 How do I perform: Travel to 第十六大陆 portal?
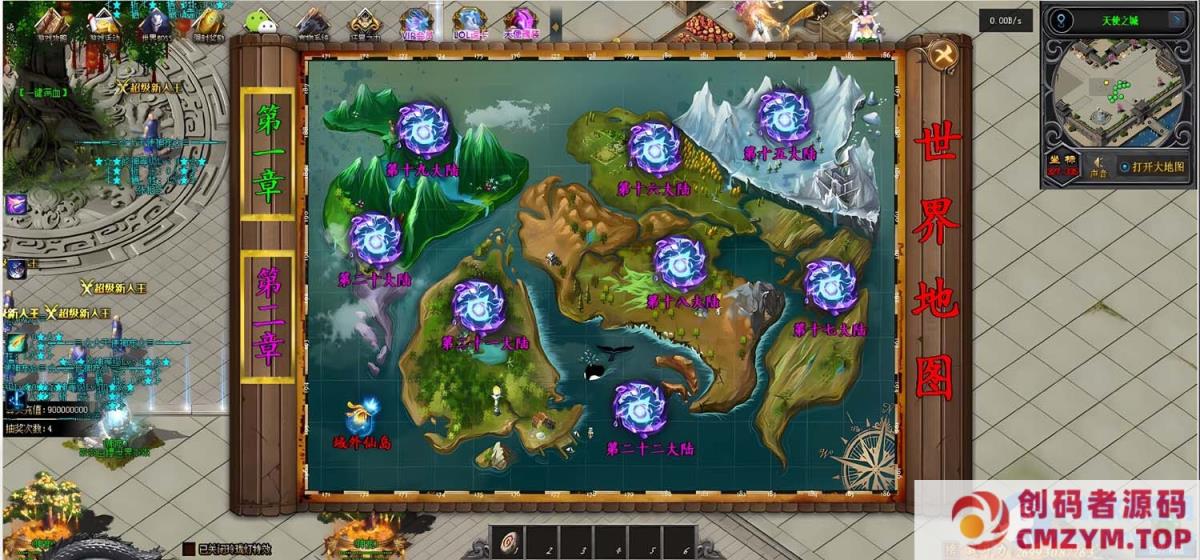pos(655,148)
